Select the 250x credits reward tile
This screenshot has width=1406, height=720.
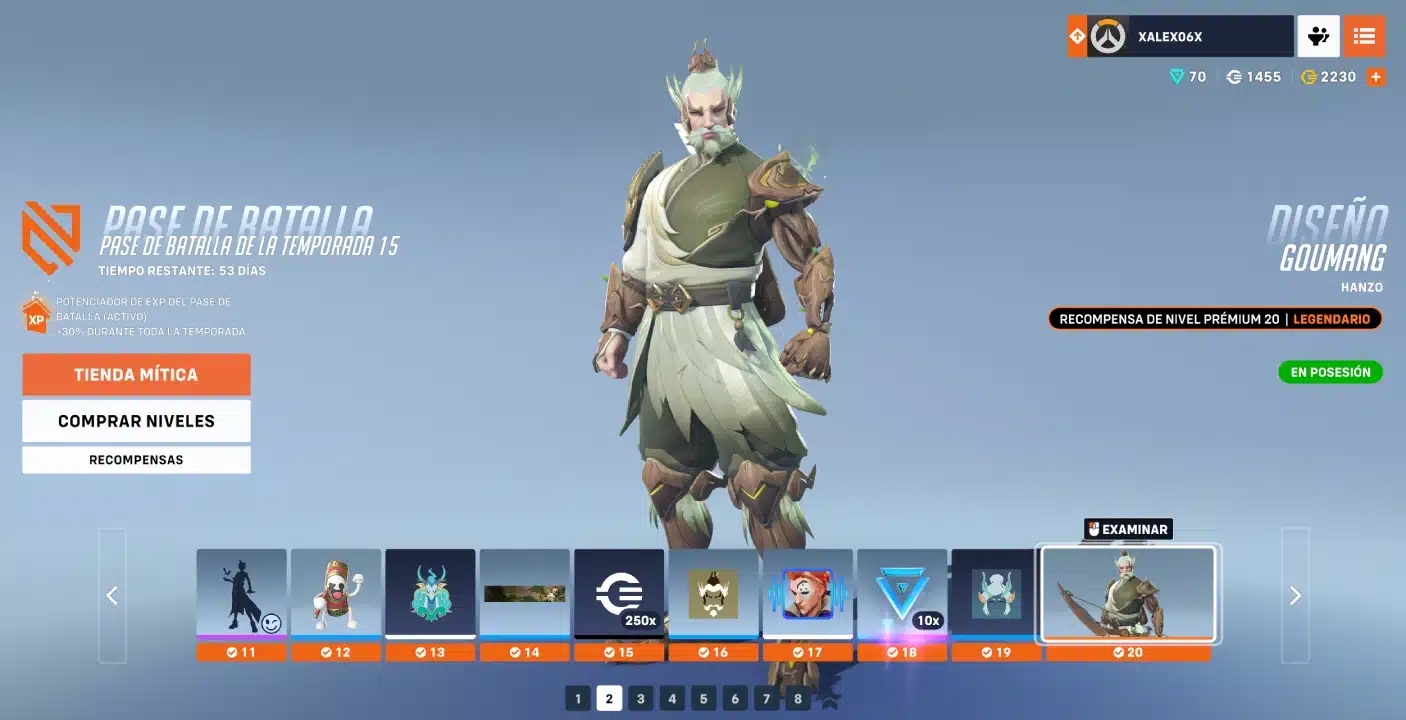pos(619,594)
